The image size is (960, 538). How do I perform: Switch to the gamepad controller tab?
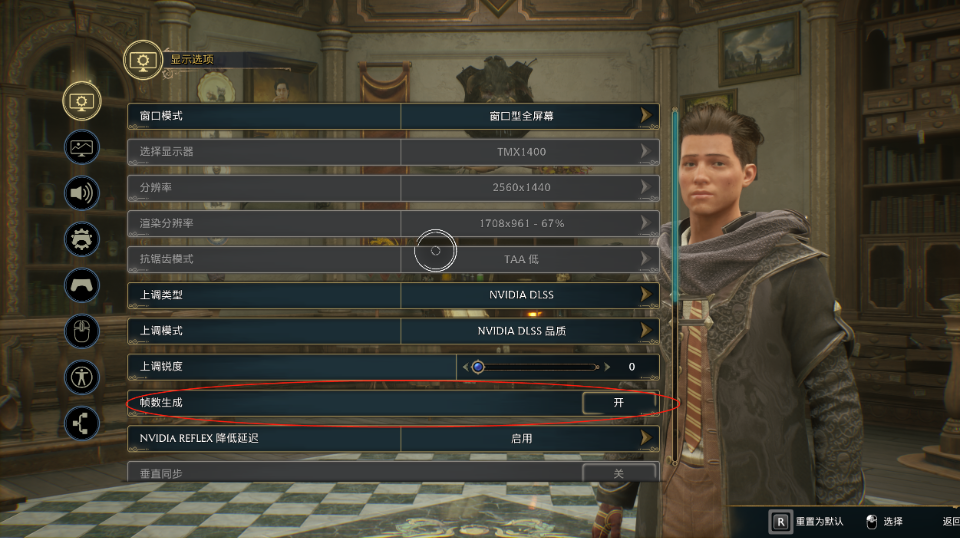point(82,285)
